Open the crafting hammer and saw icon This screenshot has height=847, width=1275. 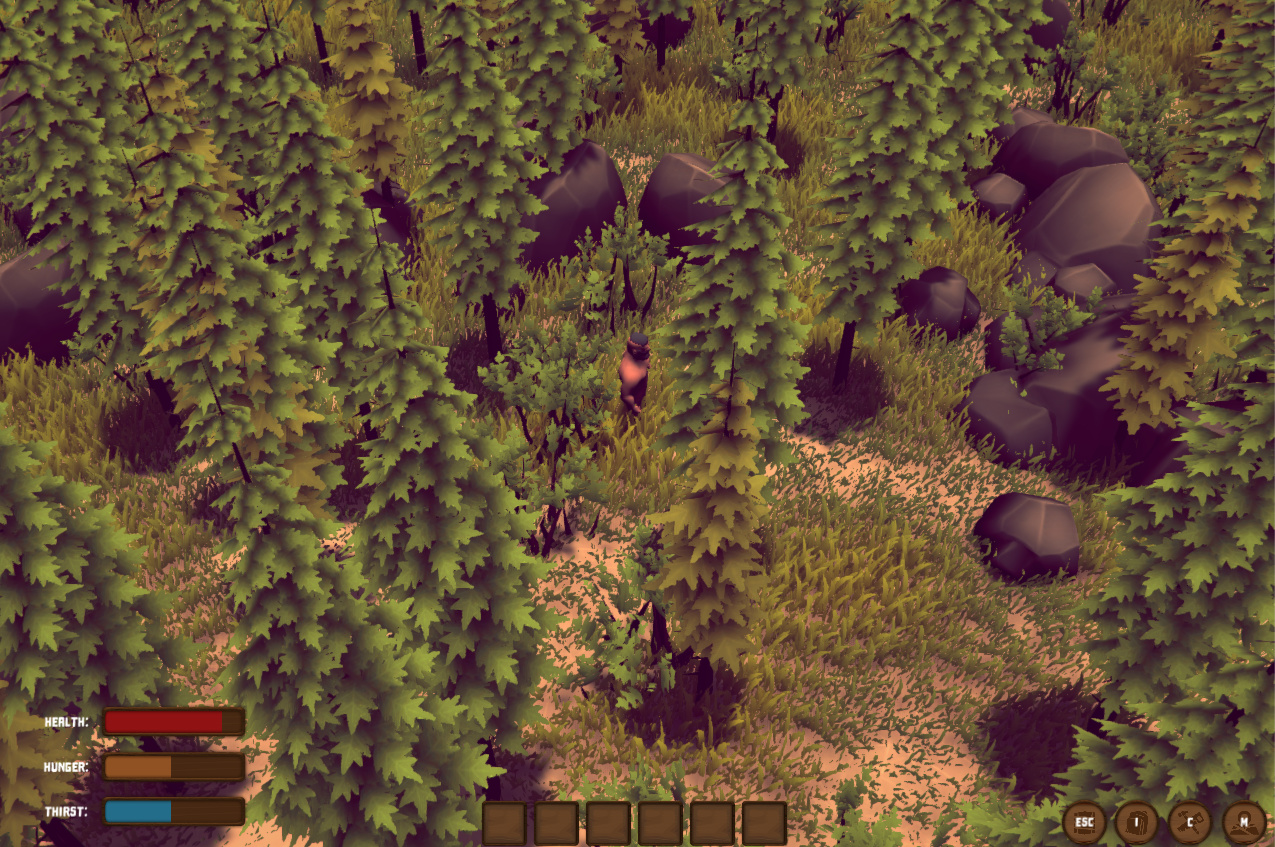pyautogui.click(x=1190, y=822)
